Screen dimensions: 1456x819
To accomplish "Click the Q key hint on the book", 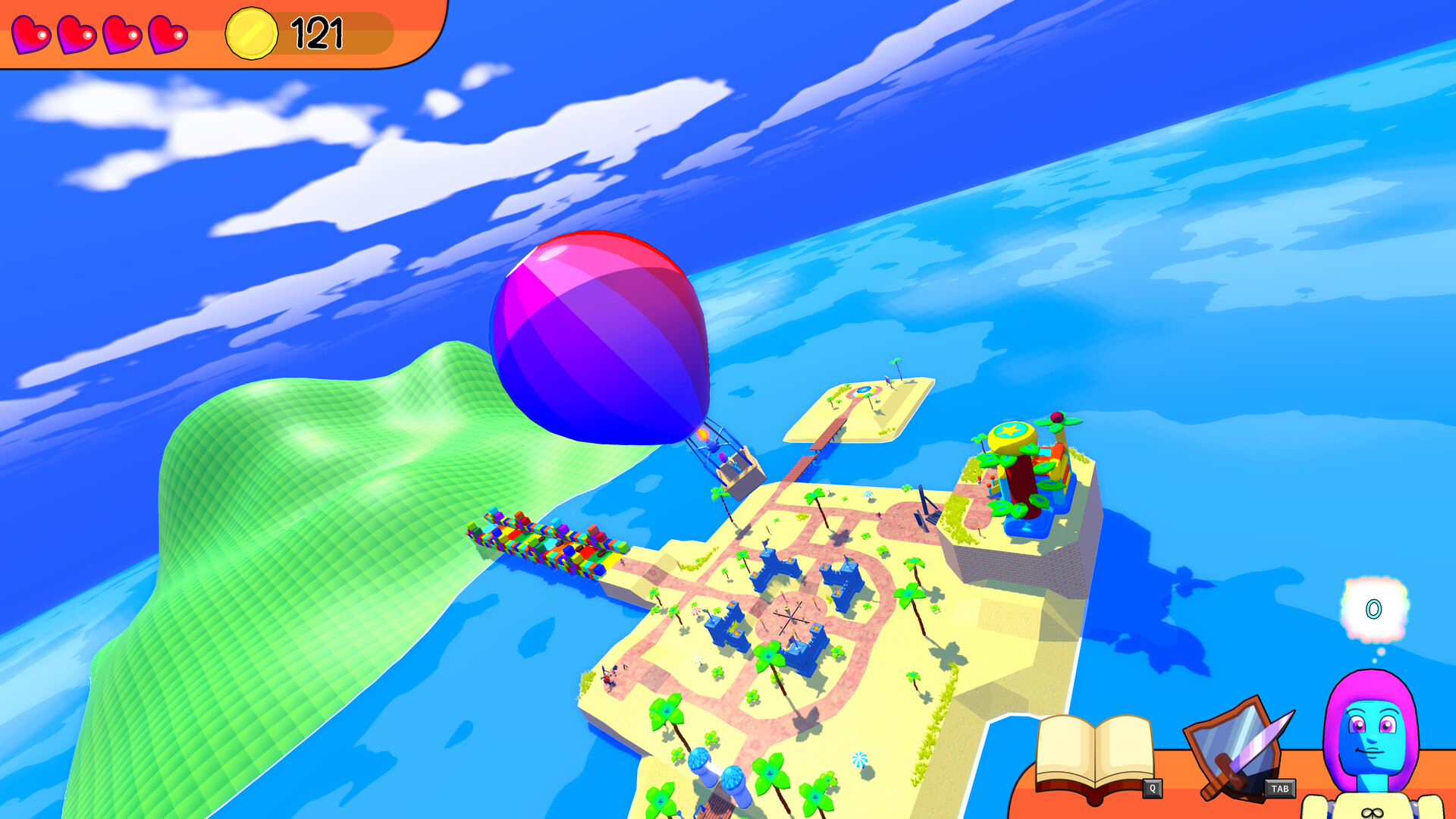I will click(x=1153, y=787).
